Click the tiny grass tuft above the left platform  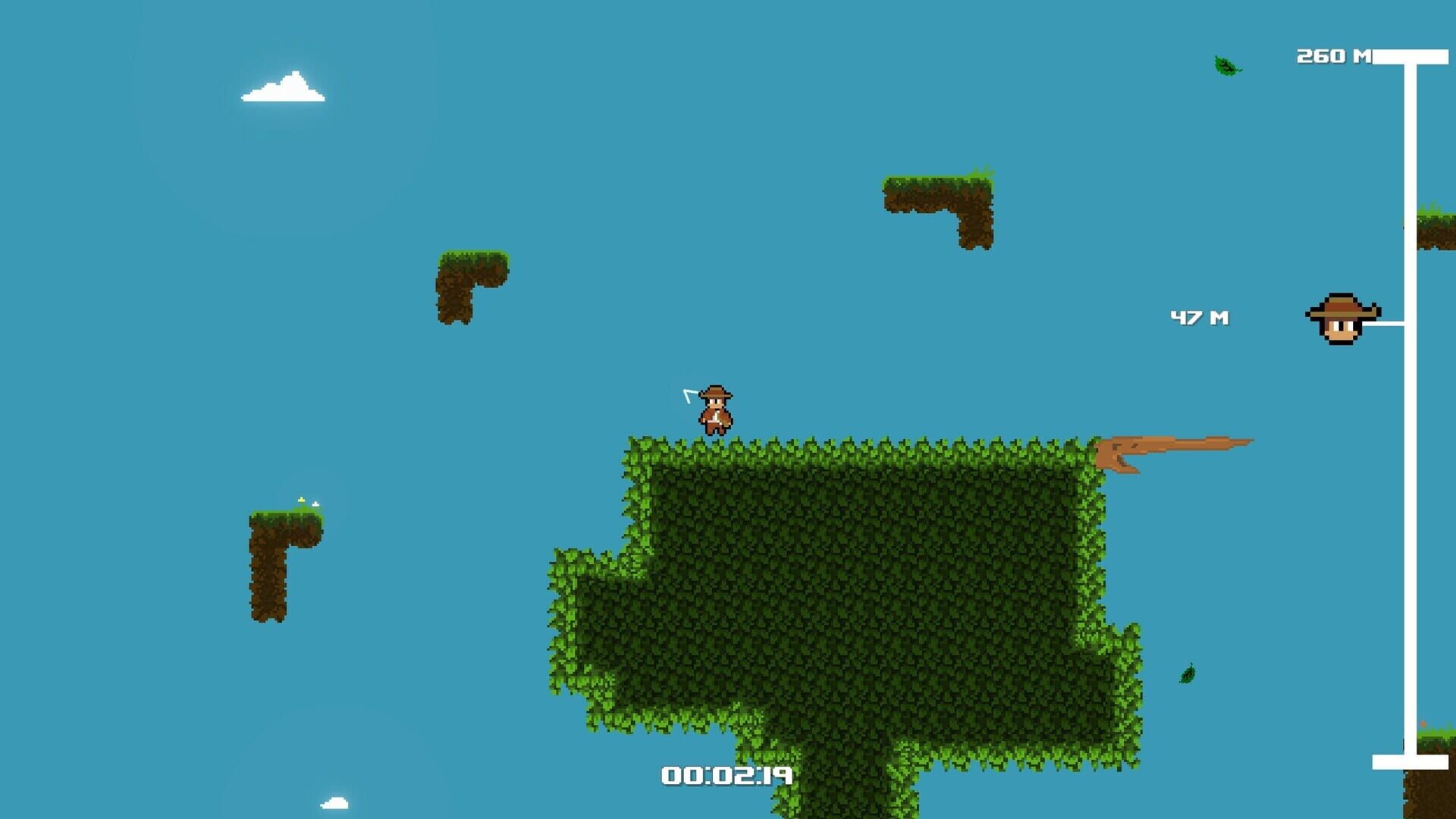point(302,500)
